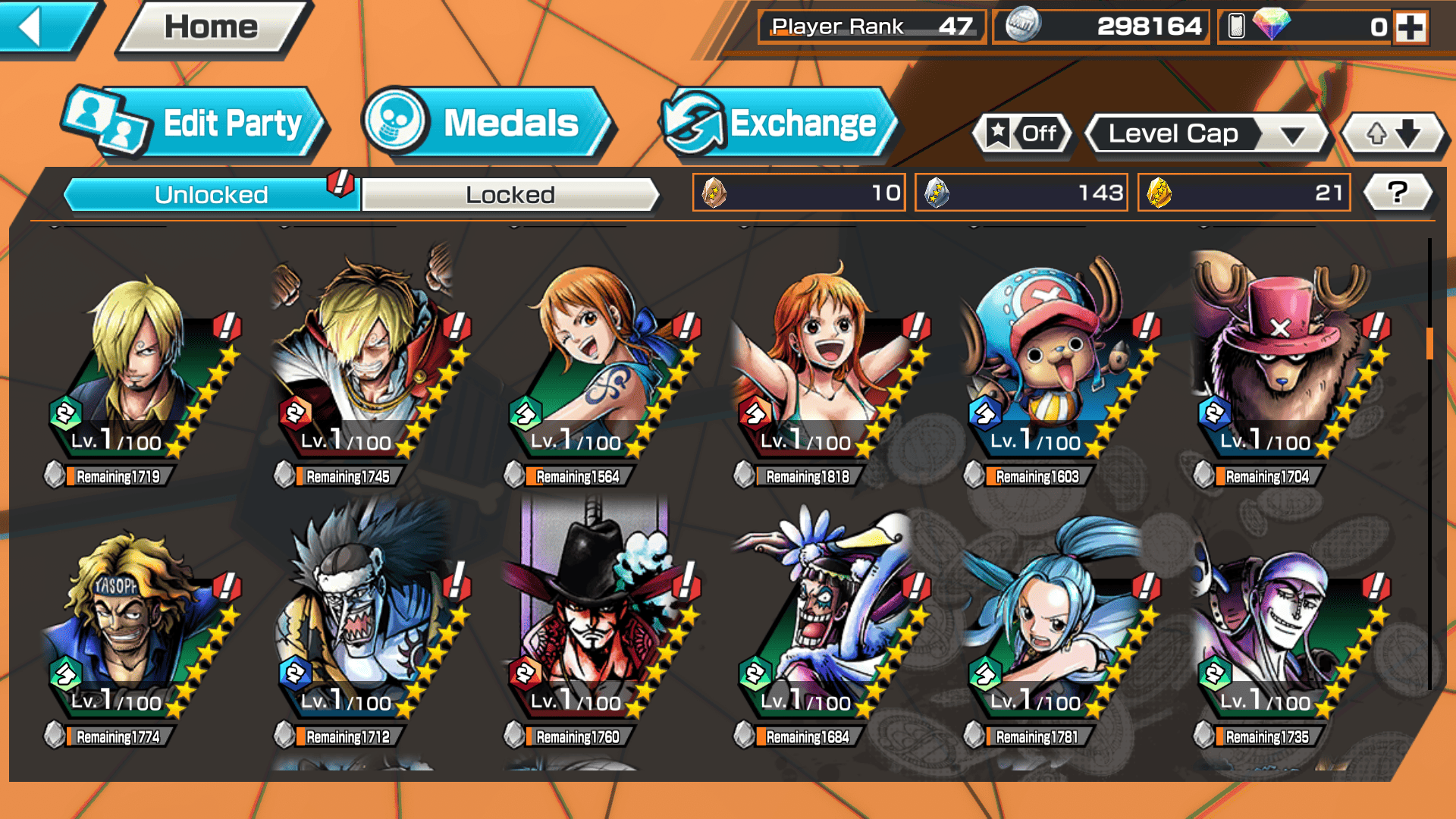
Task: Open the question mark help button
Action: coord(1397,193)
